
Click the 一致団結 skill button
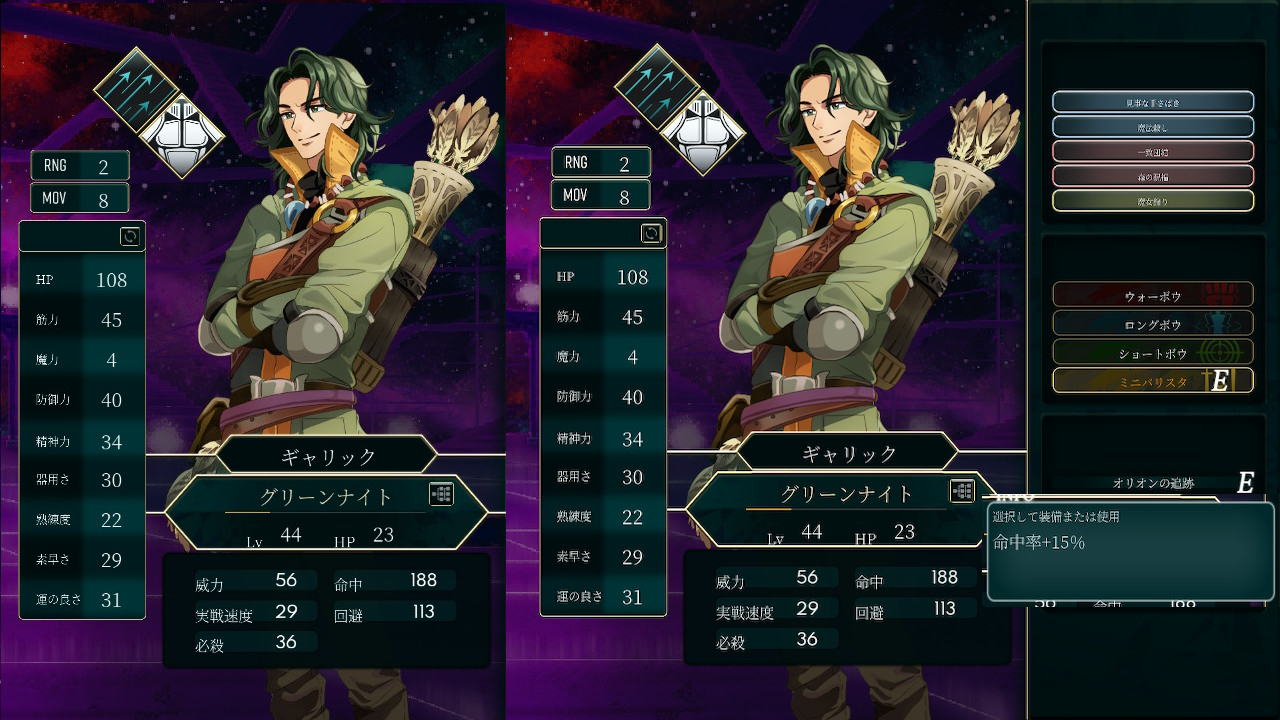[1152, 151]
